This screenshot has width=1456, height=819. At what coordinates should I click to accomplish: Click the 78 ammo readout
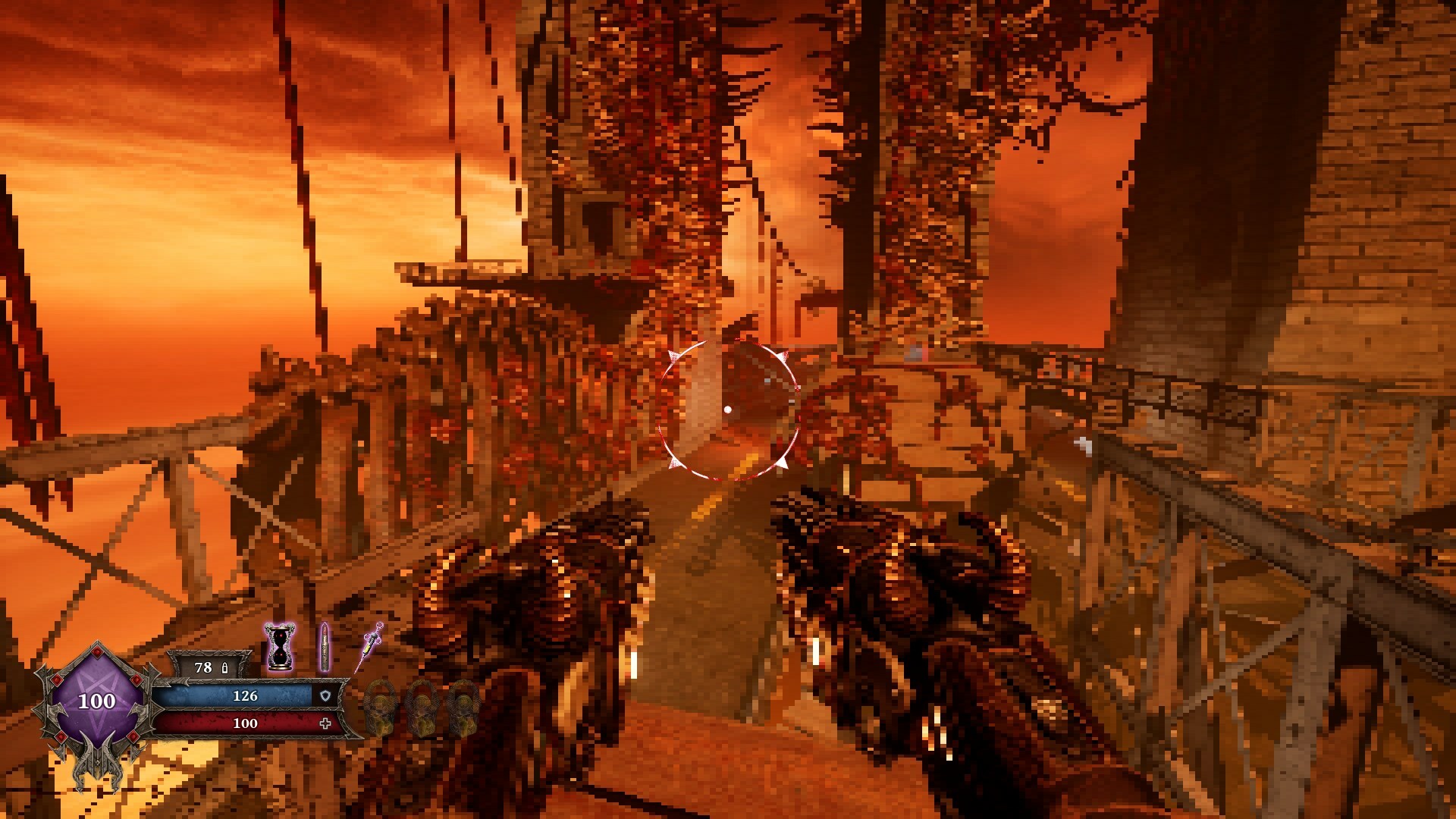203,669
